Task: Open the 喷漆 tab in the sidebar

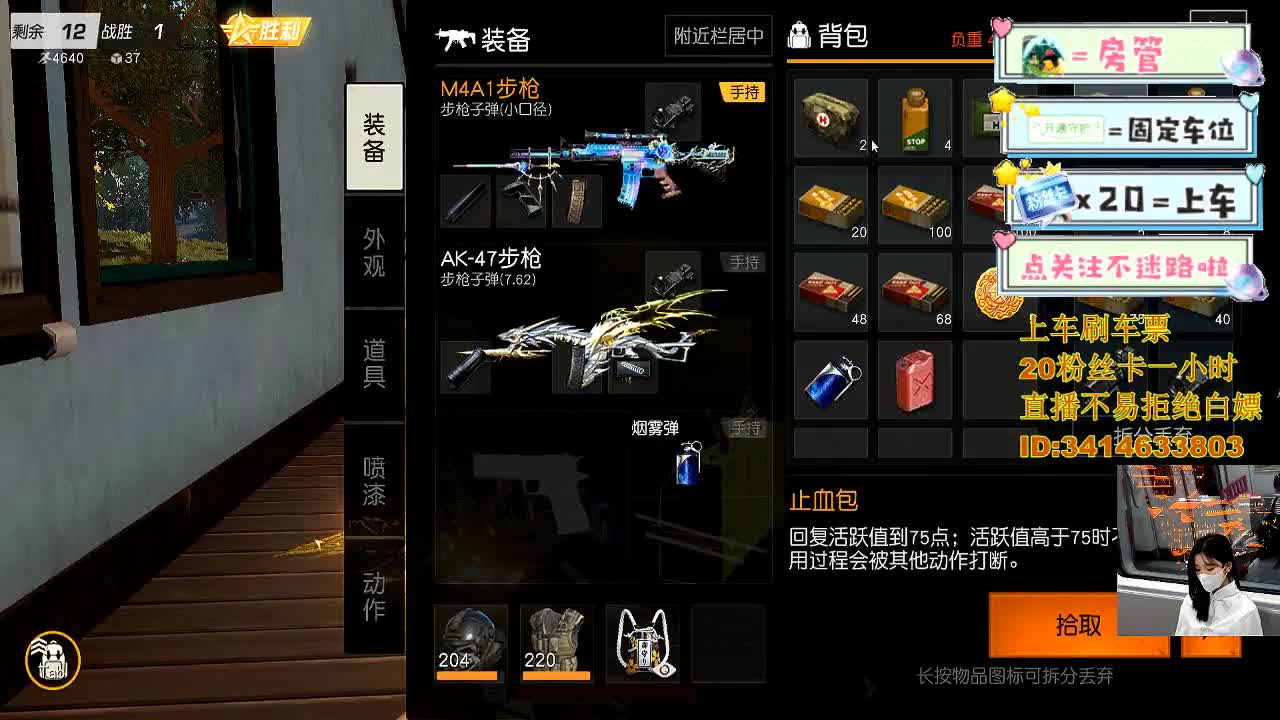Action: [374, 481]
